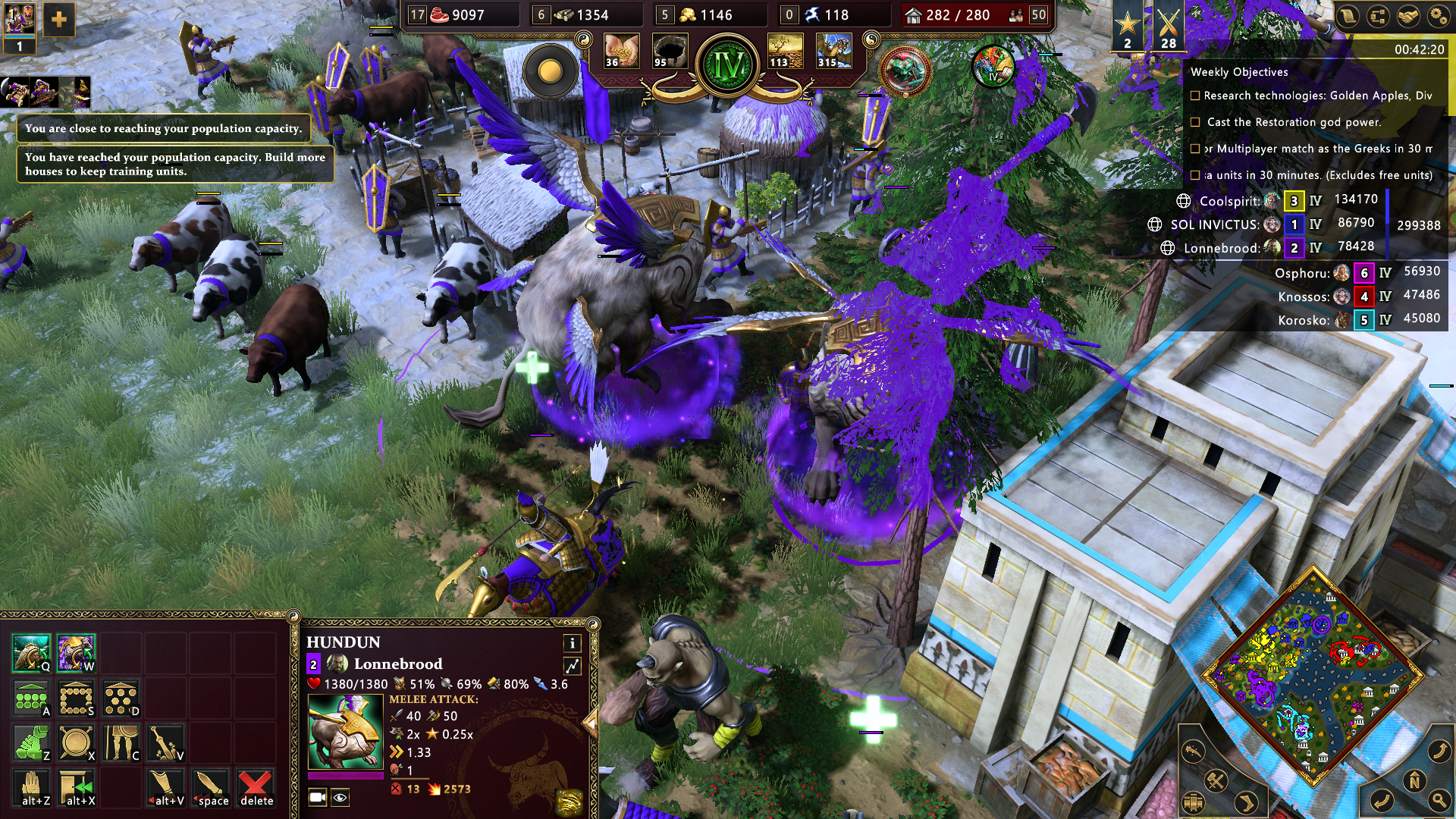Reset camera to north with N button
Screen dimensions: 1456x819
pos(1414,780)
